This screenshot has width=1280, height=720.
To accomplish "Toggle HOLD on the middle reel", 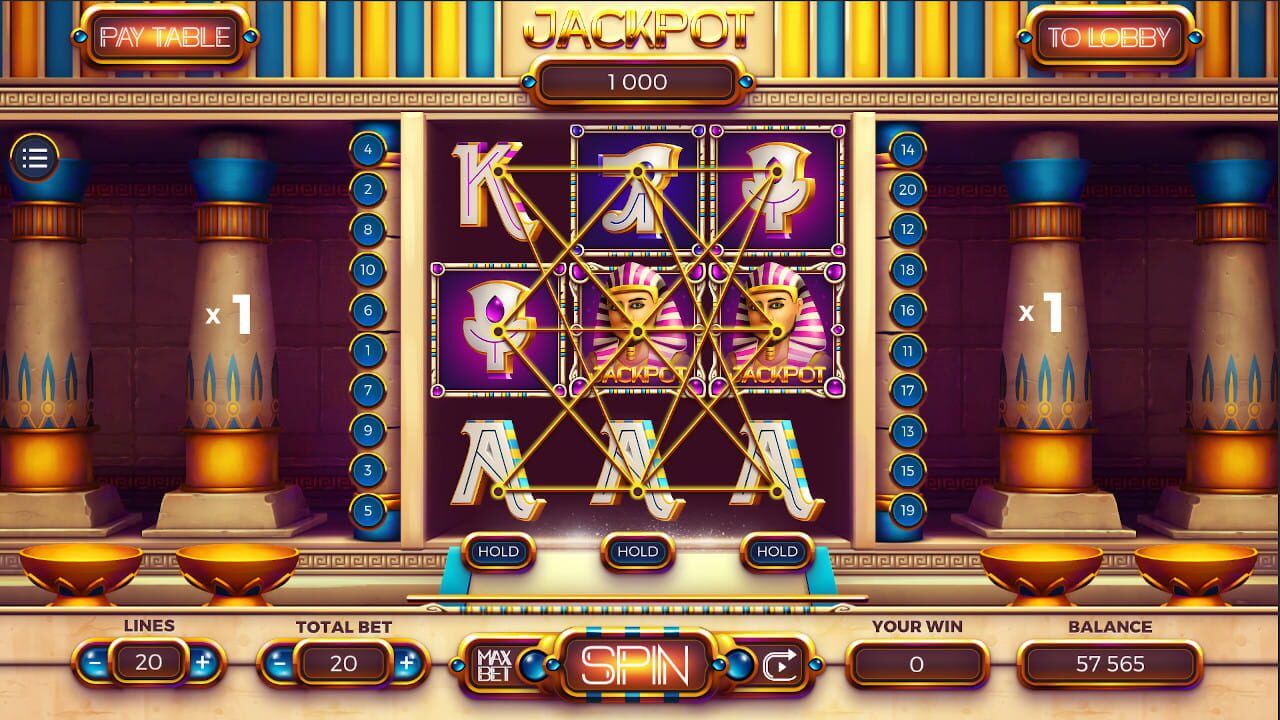I will 637,551.
